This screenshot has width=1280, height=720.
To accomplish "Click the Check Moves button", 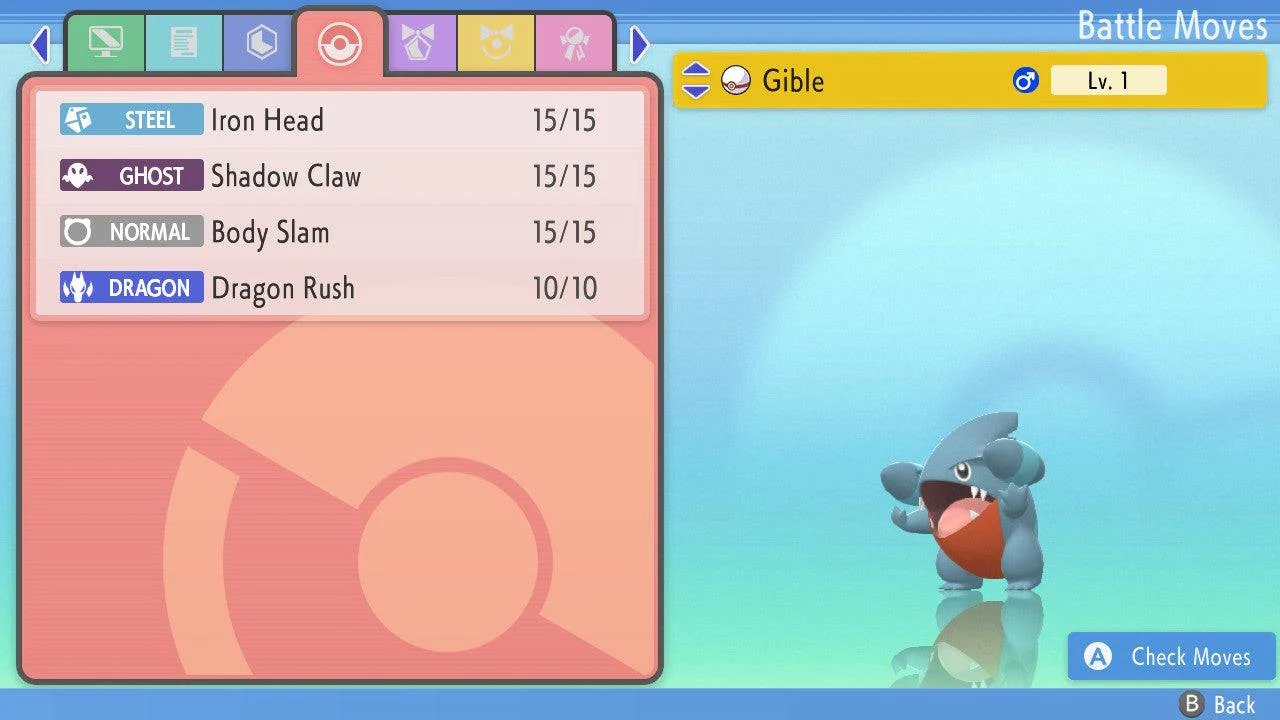I will point(1171,657).
